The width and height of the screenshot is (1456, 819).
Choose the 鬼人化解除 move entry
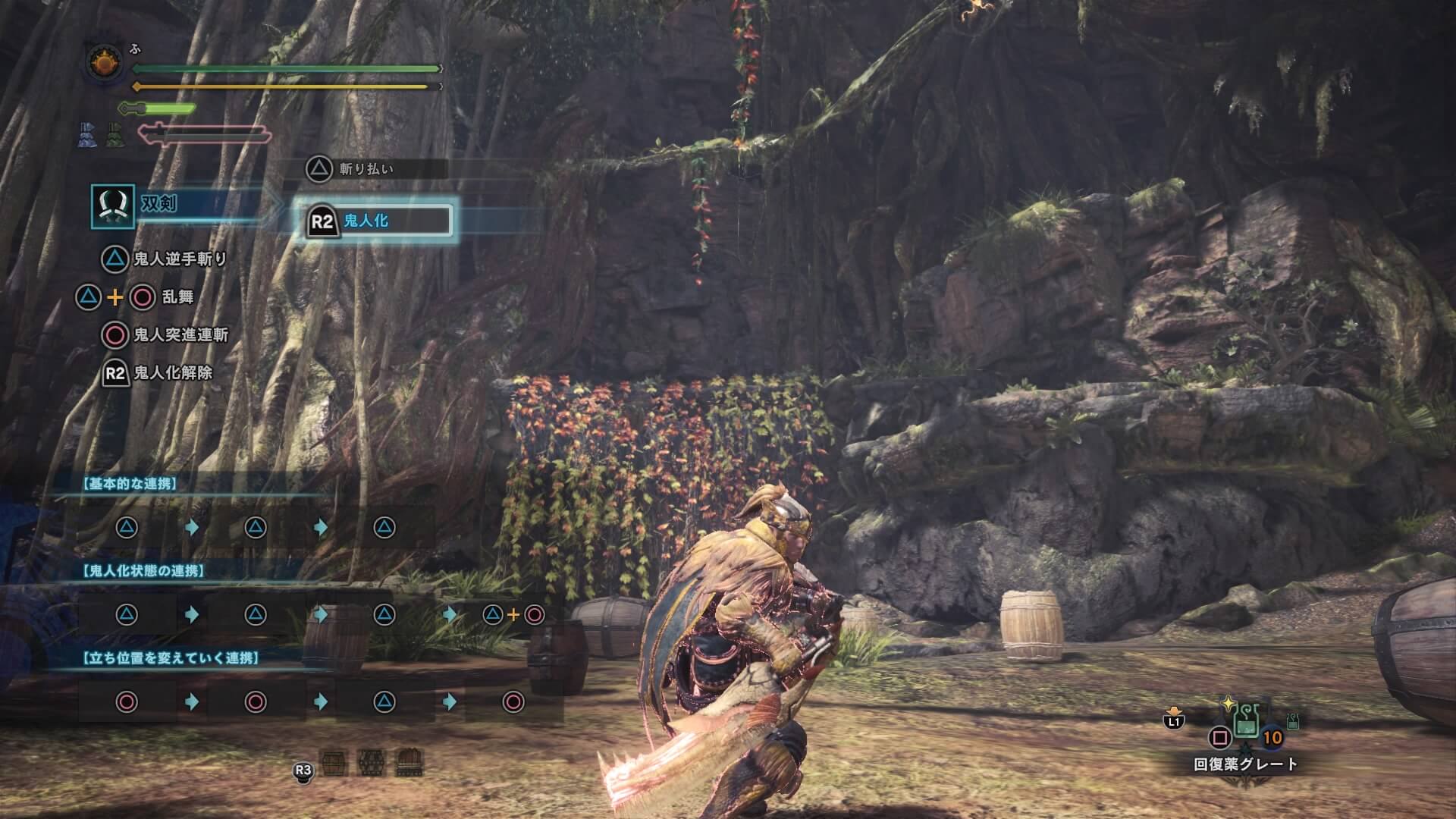click(x=172, y=372)
